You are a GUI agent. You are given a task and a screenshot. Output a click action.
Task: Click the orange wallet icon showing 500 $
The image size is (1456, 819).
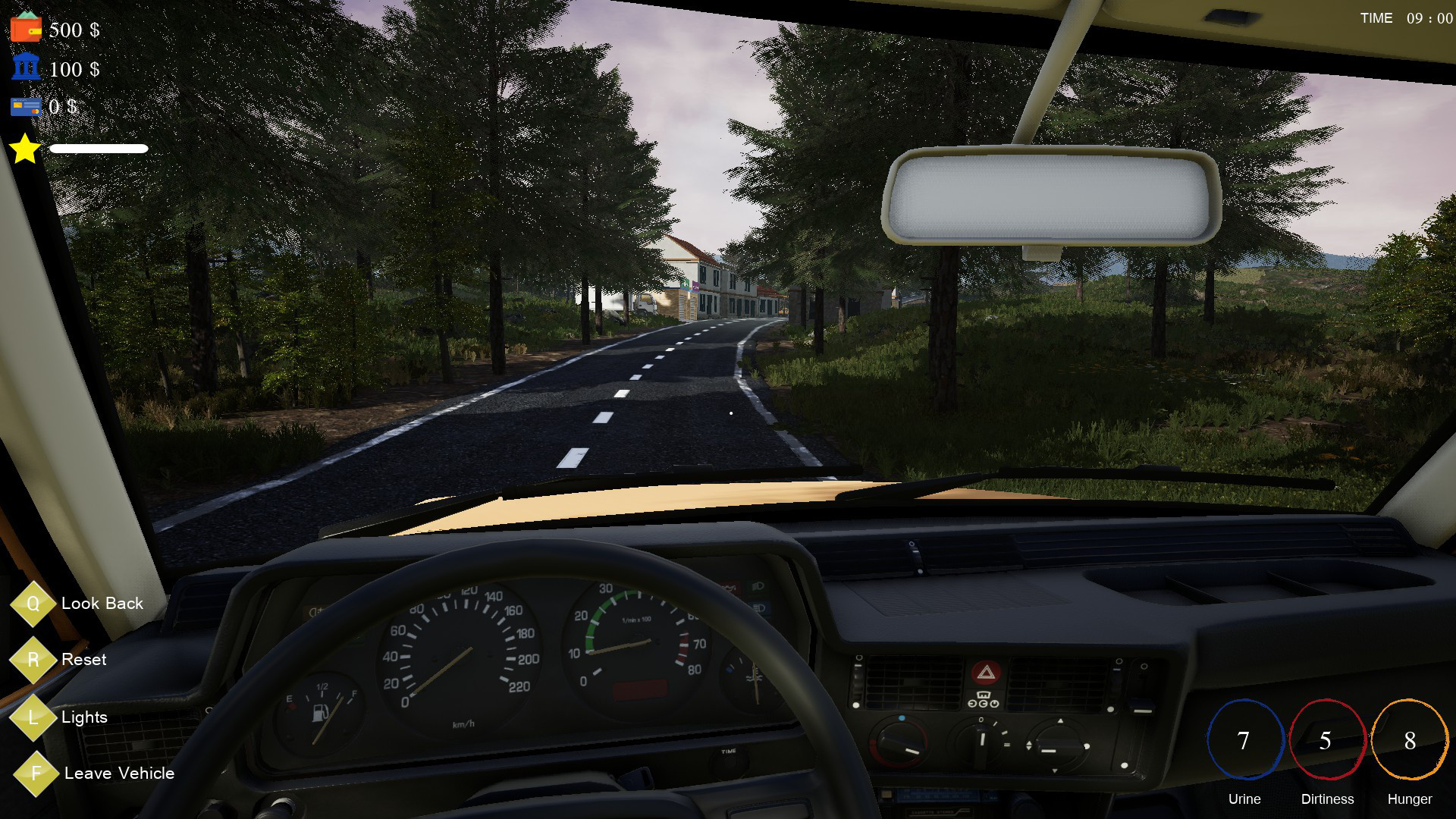[25, 30]
